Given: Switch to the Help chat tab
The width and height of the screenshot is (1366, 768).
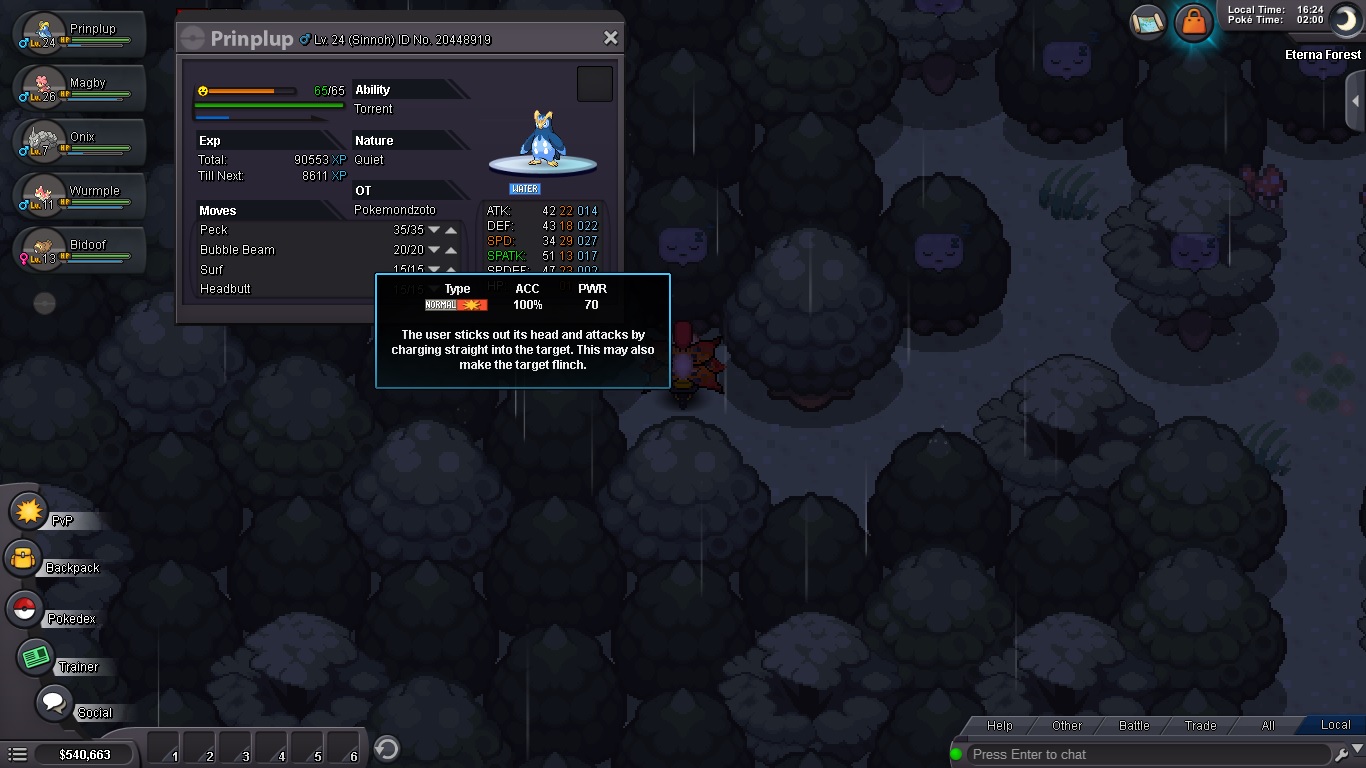Looking at the screenshot, I should click(x=999, y=725).
